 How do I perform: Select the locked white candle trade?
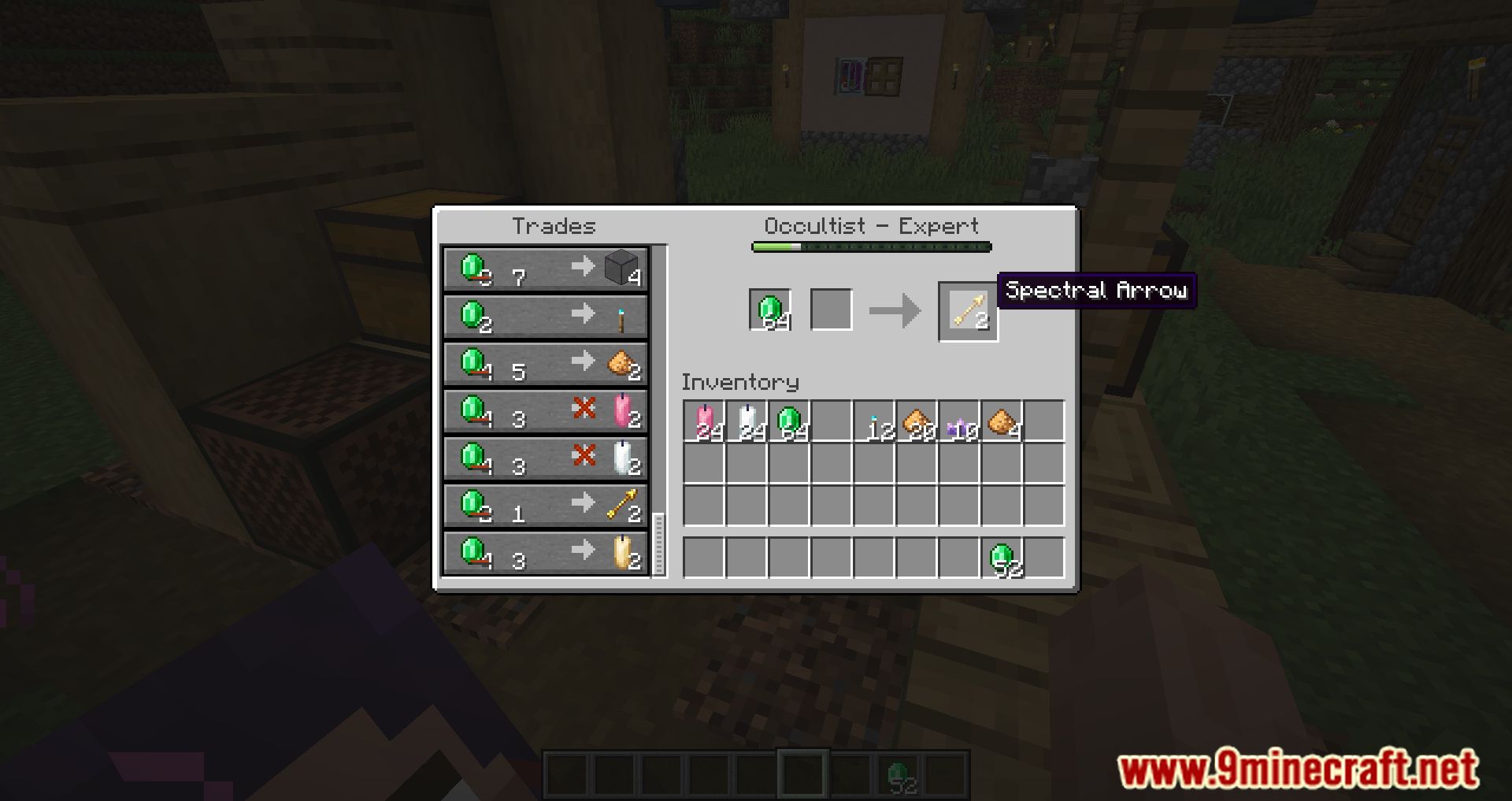click(546, 459)
